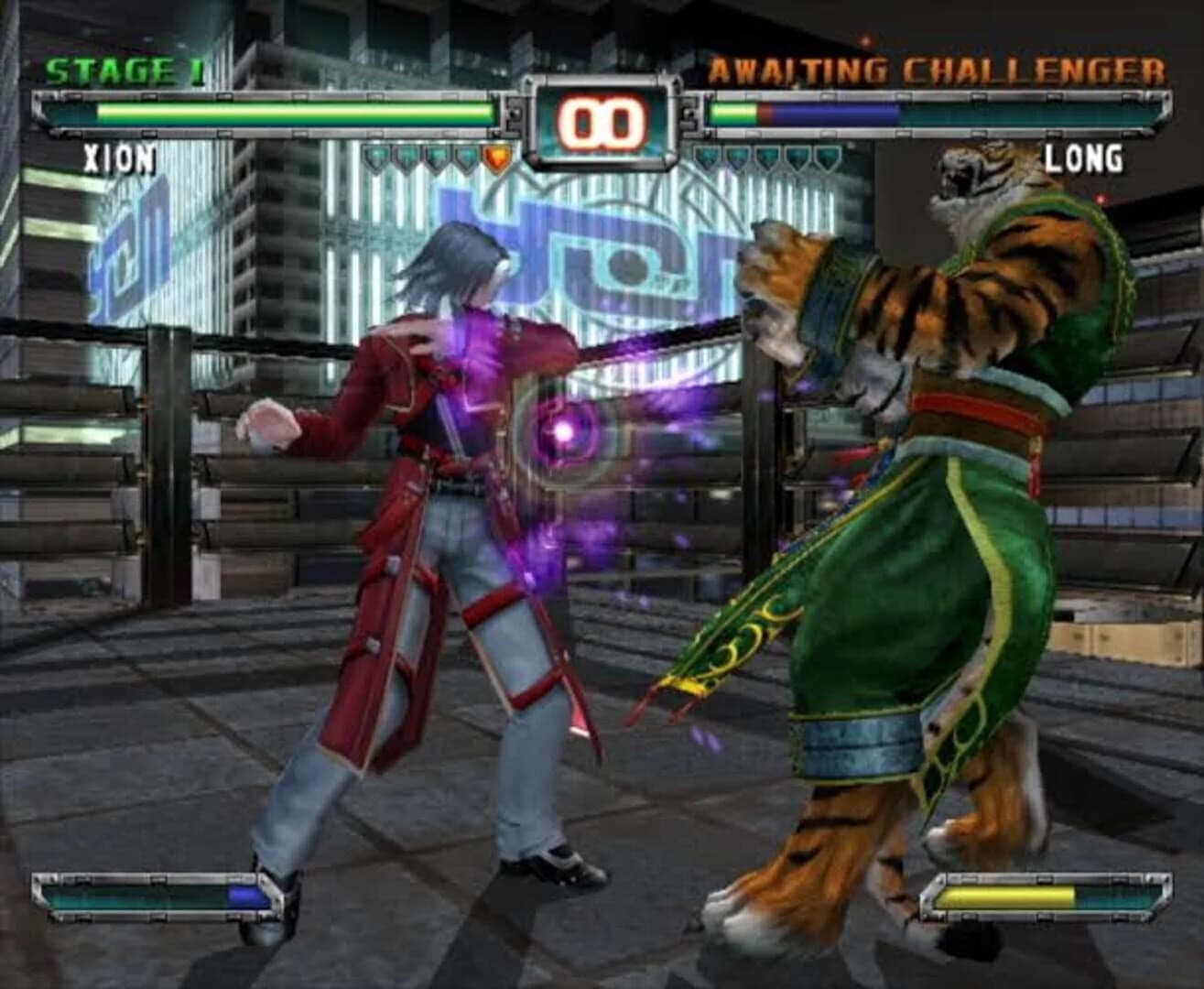The height and width of the screenshot is (989, 1204).
Task: Select the LONG name tab
Action: point(1087,158)
